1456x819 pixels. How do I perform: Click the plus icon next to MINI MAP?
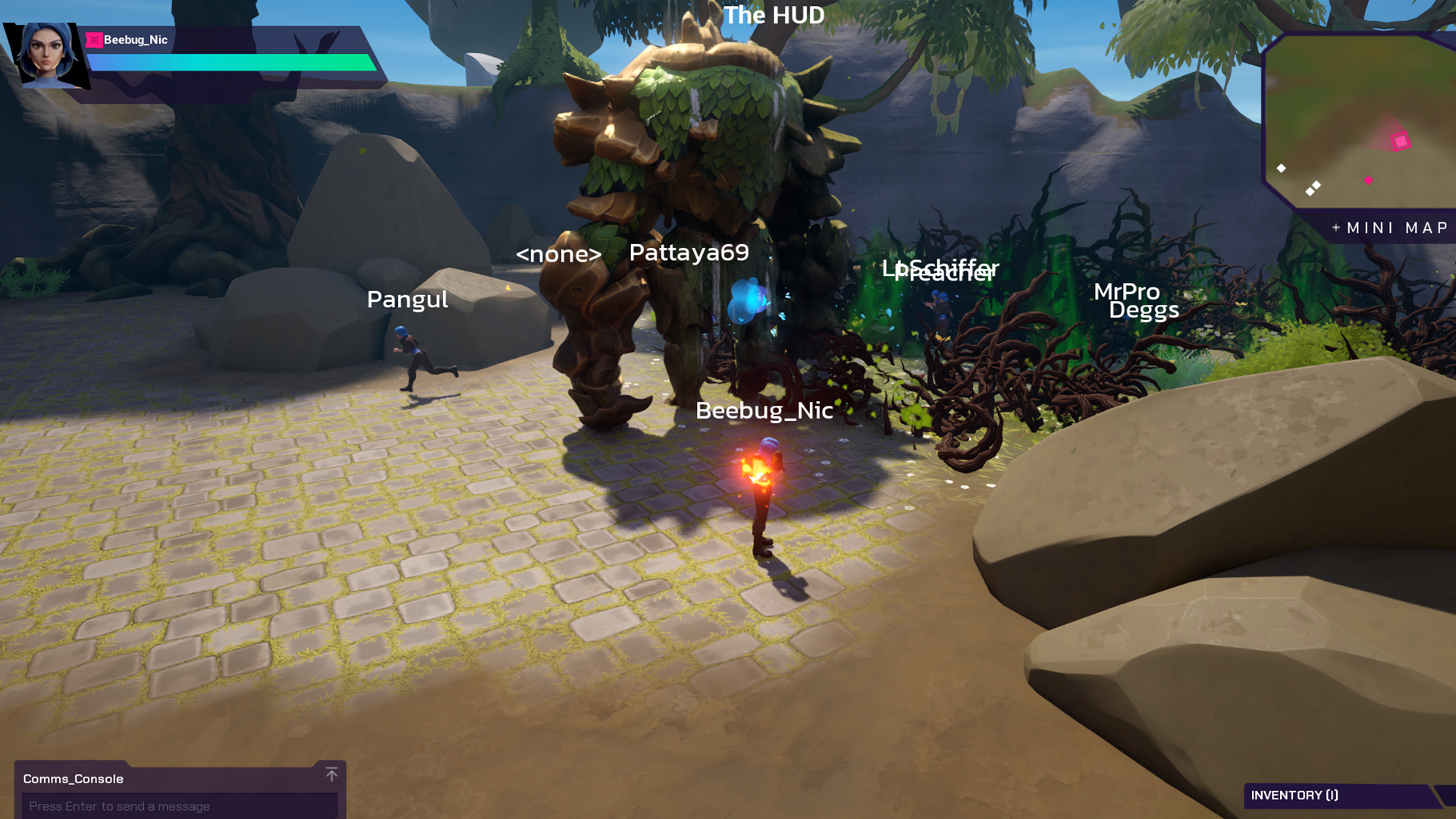[1335, 227]
